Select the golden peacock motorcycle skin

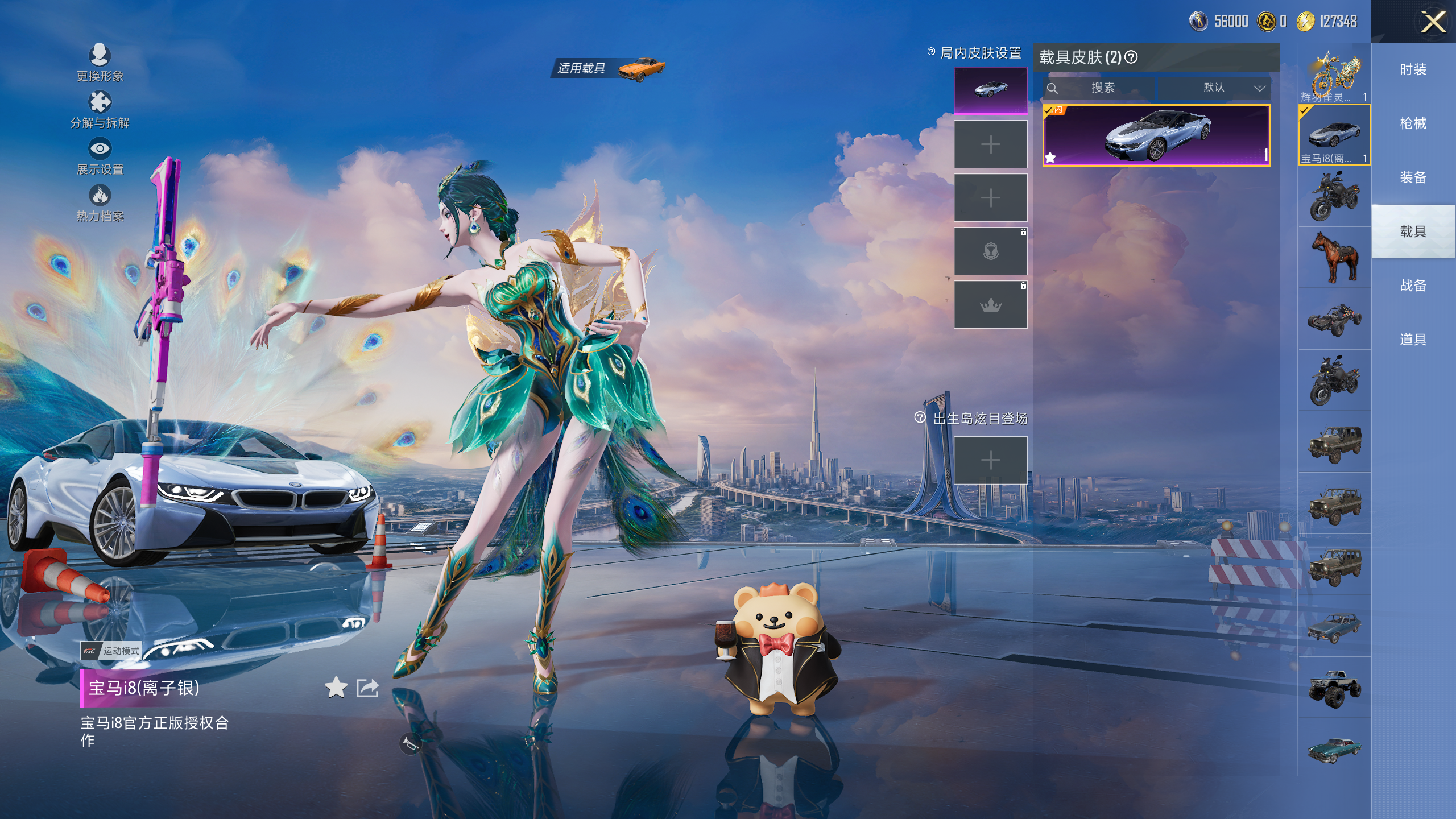click(x=1334, y=76)
